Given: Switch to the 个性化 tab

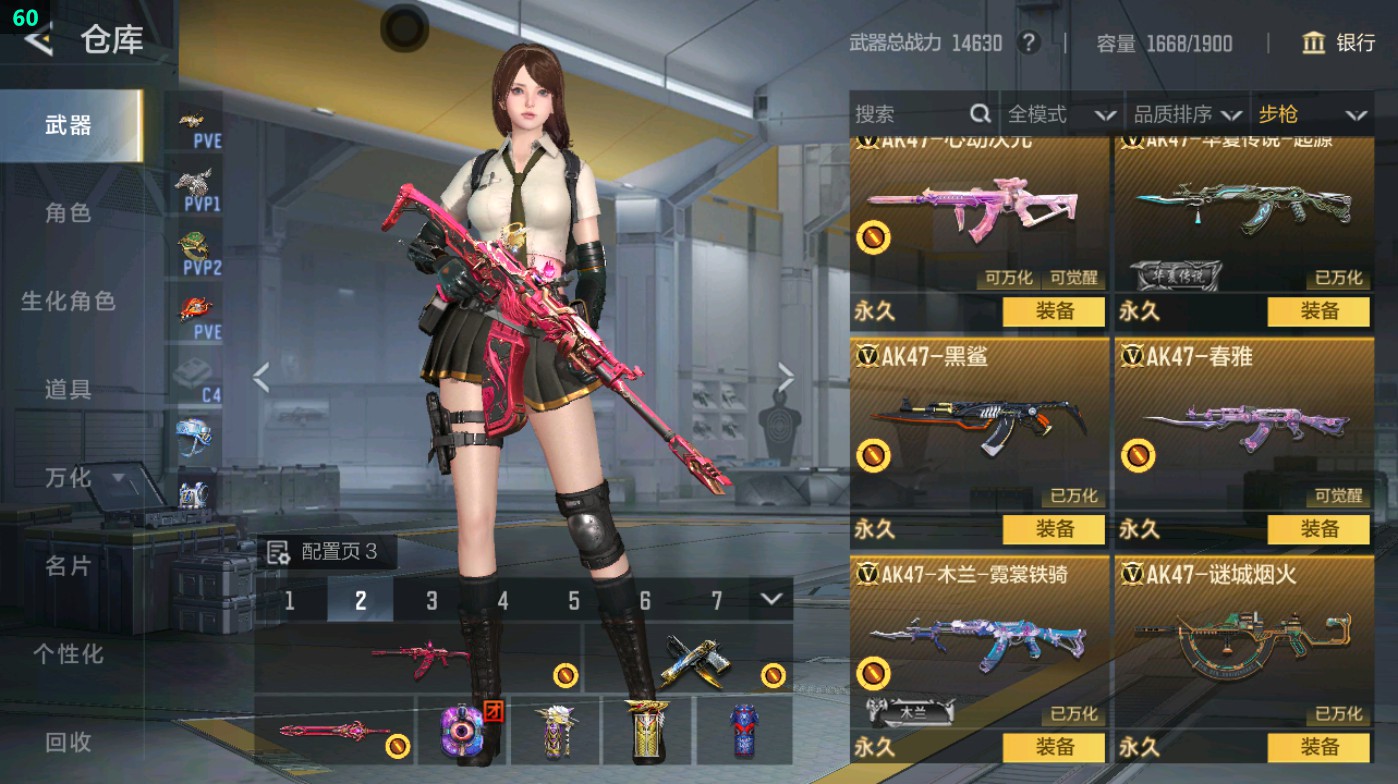Looking at the screenshot, I should [68, 654].
